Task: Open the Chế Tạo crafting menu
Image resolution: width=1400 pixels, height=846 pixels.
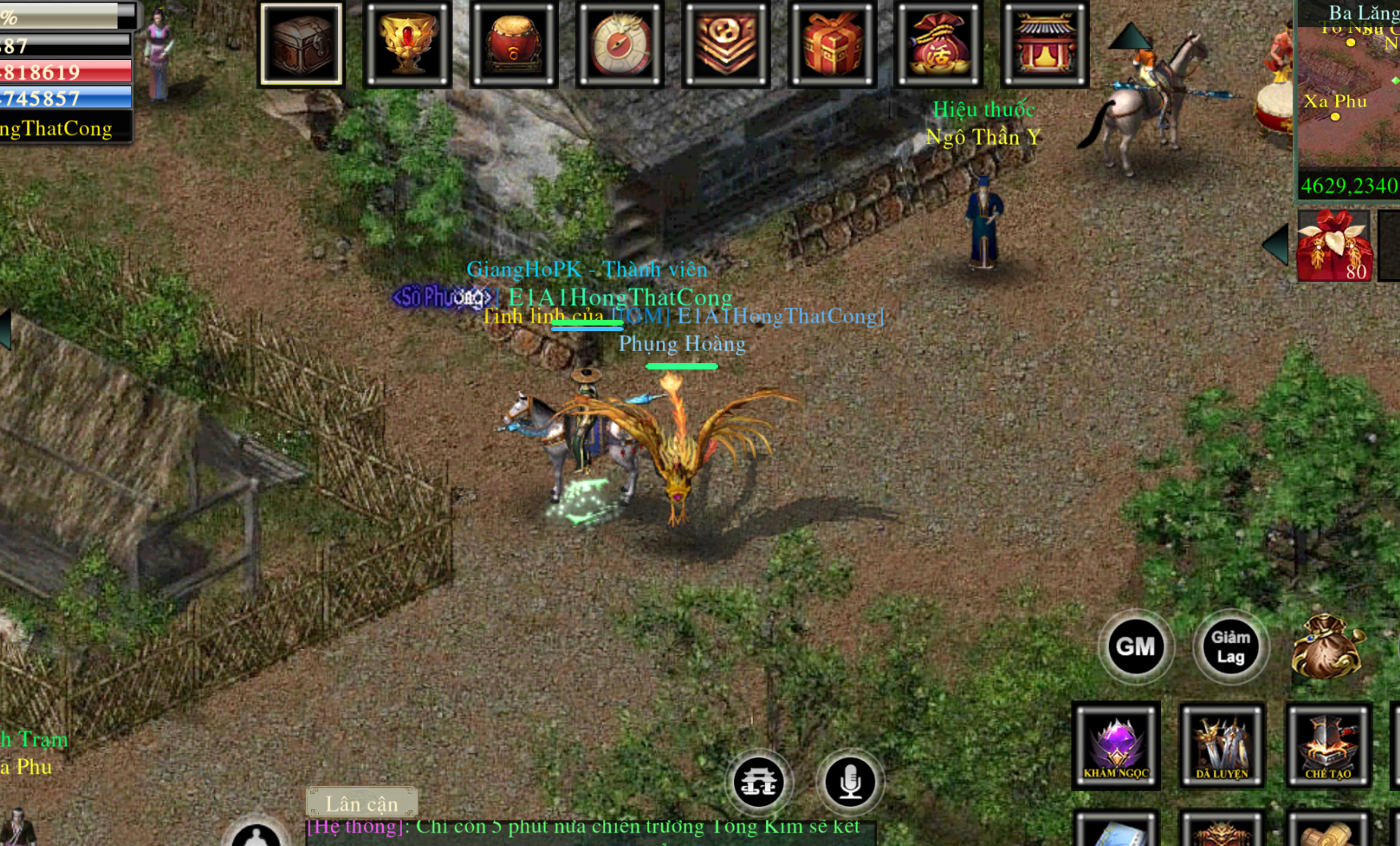Action: 1328,745
